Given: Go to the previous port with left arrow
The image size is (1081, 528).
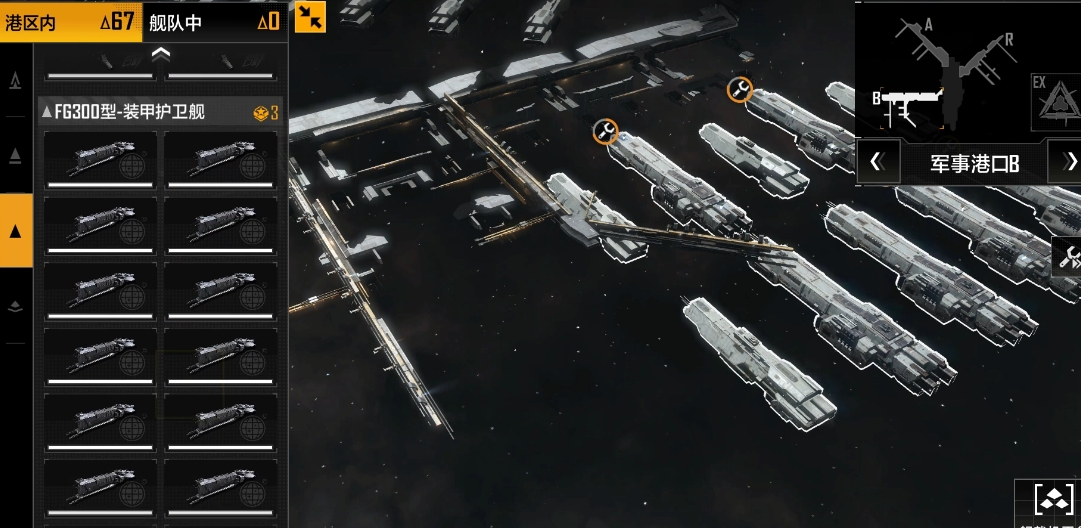Looking at the screenshot, I should click(876, 162).
